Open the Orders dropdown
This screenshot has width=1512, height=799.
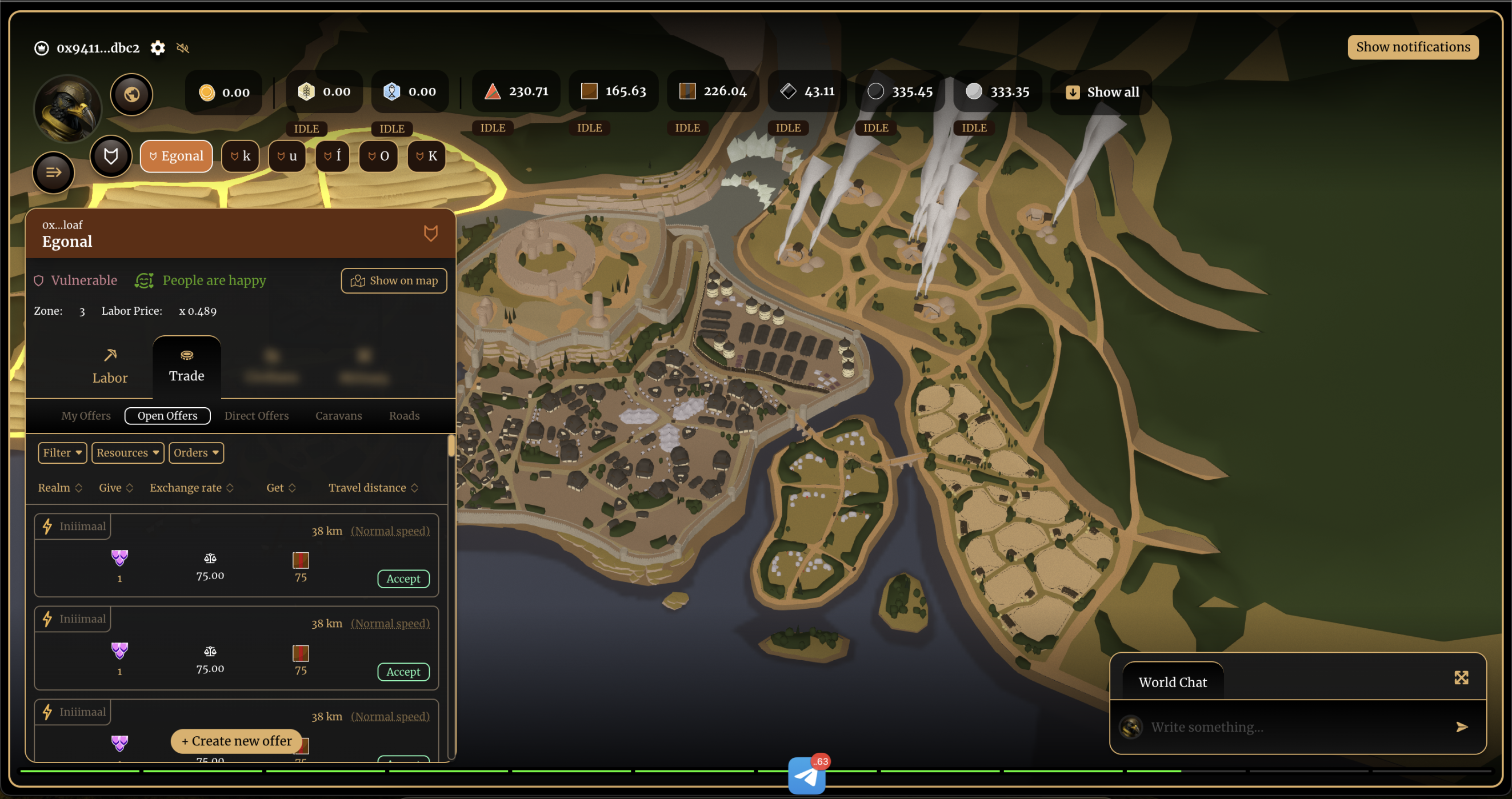pyautogui.click(x=196, y=452)
